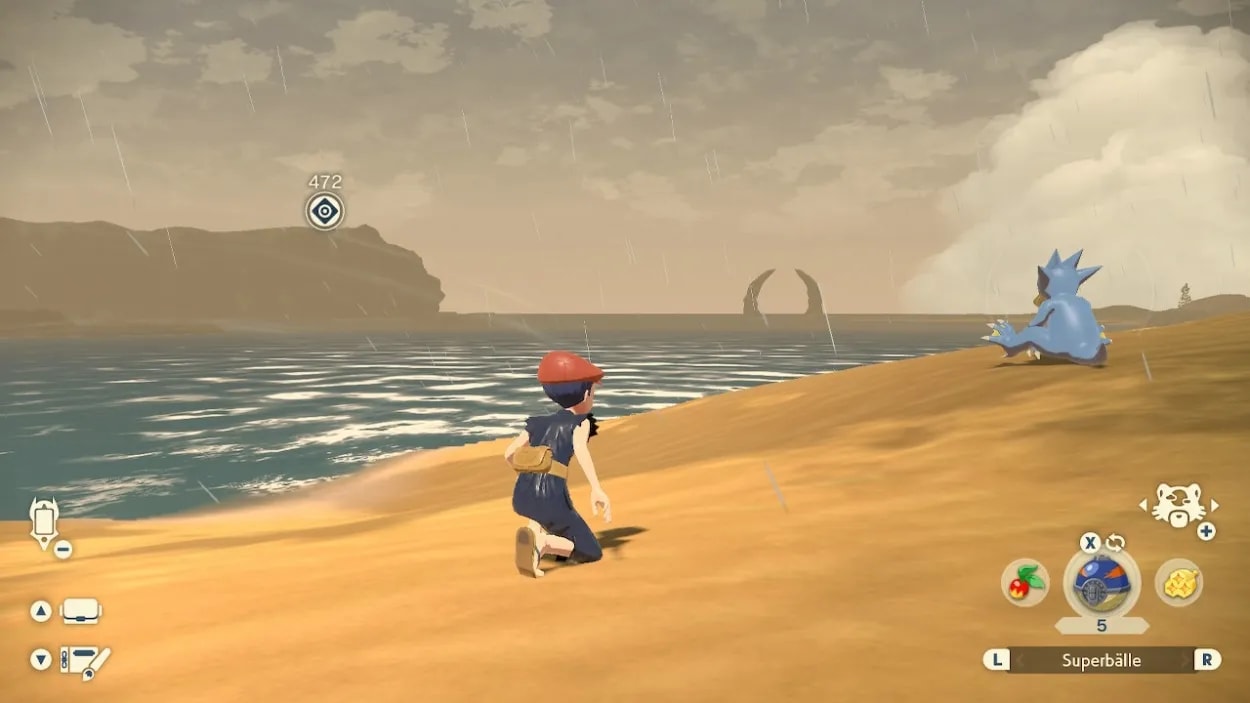
Task: Choose the golden nugget item slot
Action: 1179,582
